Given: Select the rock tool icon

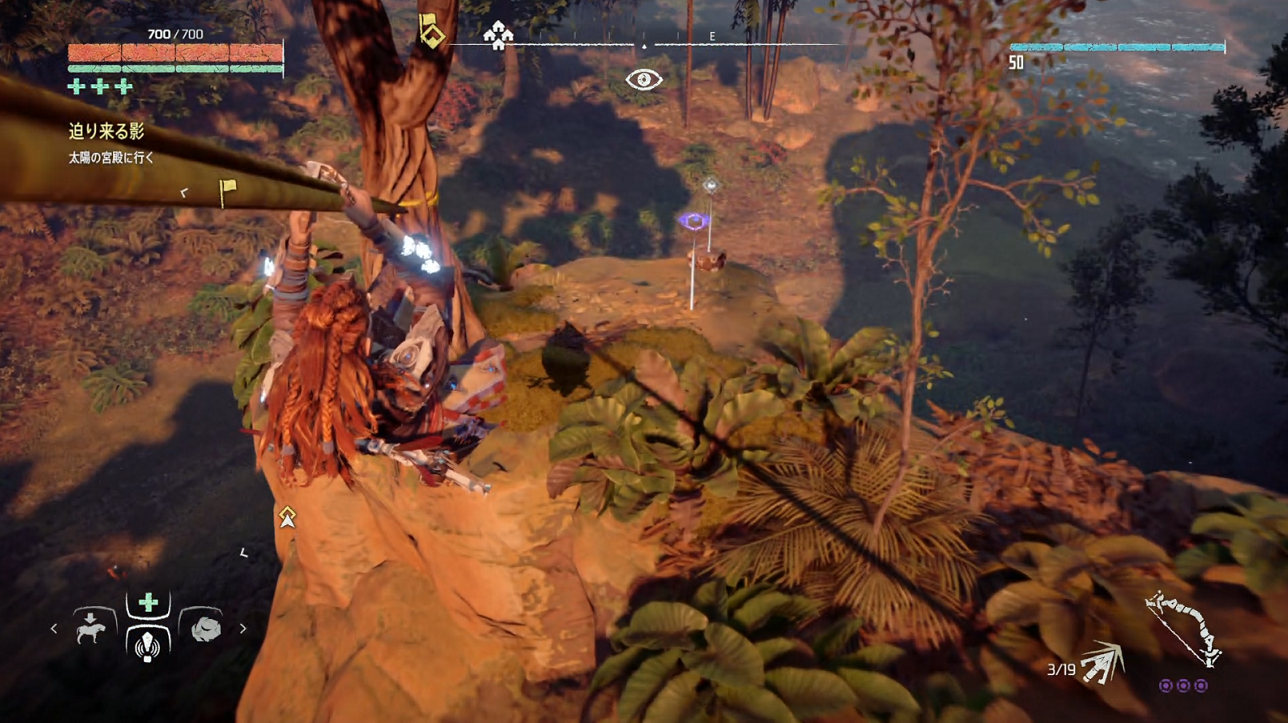Looking at the screenshot, I should coord(205,629).
